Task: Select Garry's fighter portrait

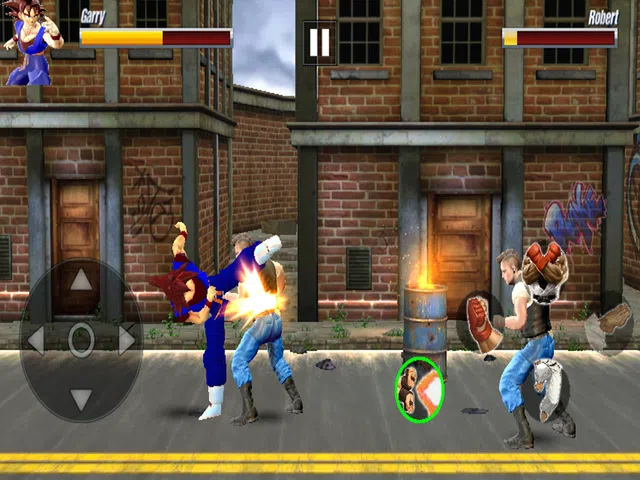Action: click(x=32, y=42)
